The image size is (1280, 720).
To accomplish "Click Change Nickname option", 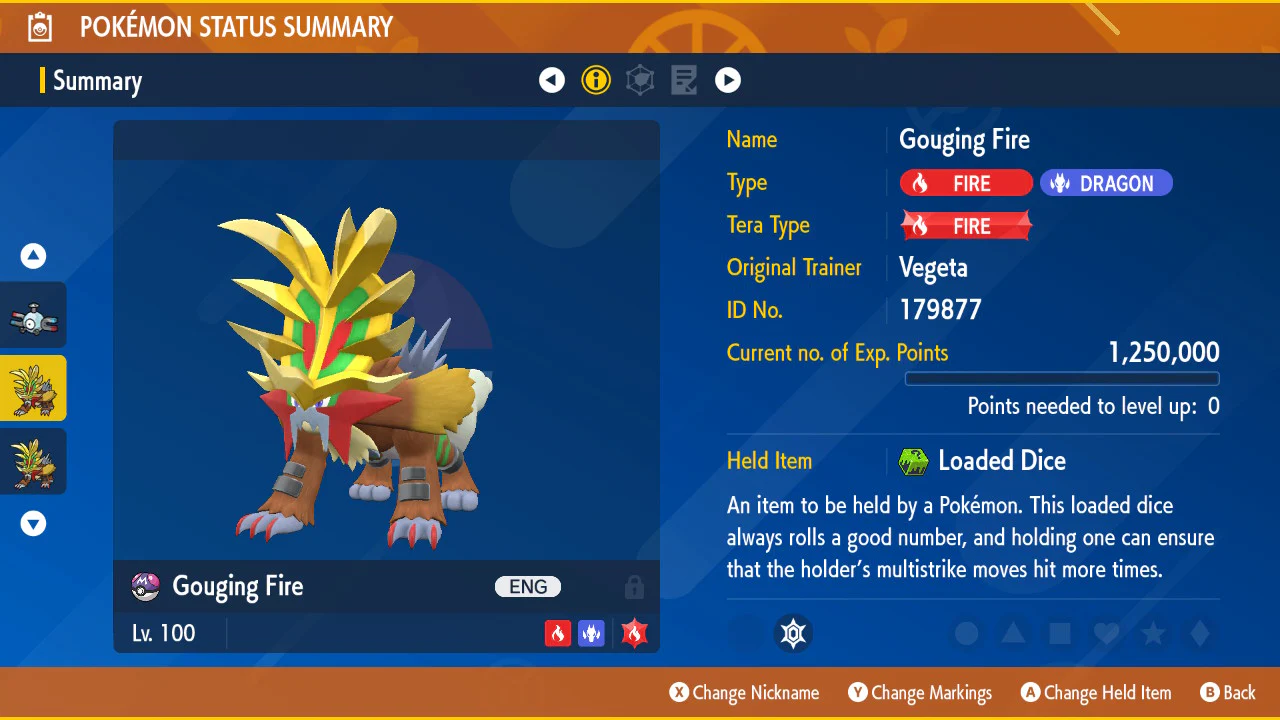I will click(744, 693).
